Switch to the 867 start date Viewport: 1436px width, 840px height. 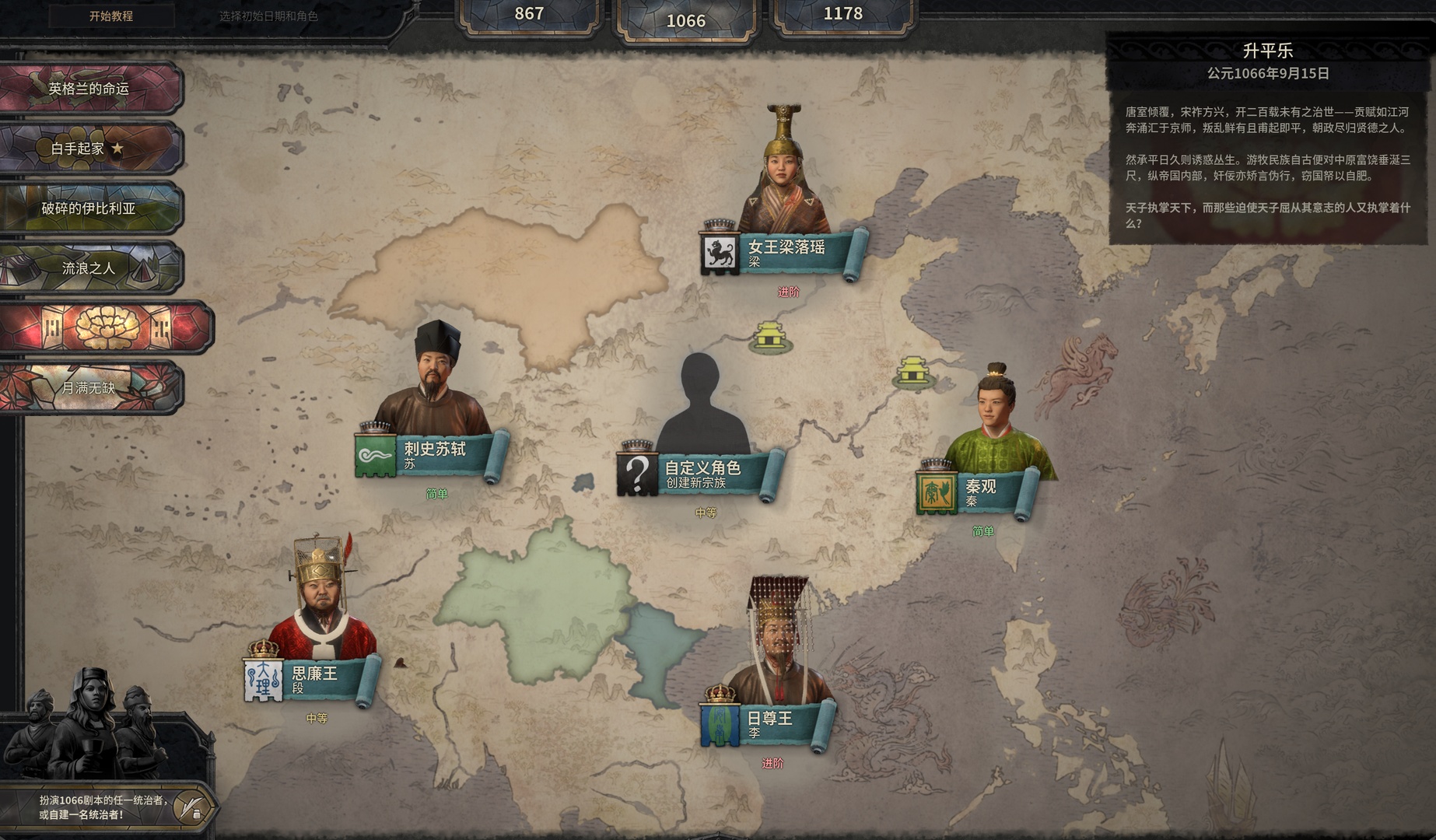pos(529,14)
